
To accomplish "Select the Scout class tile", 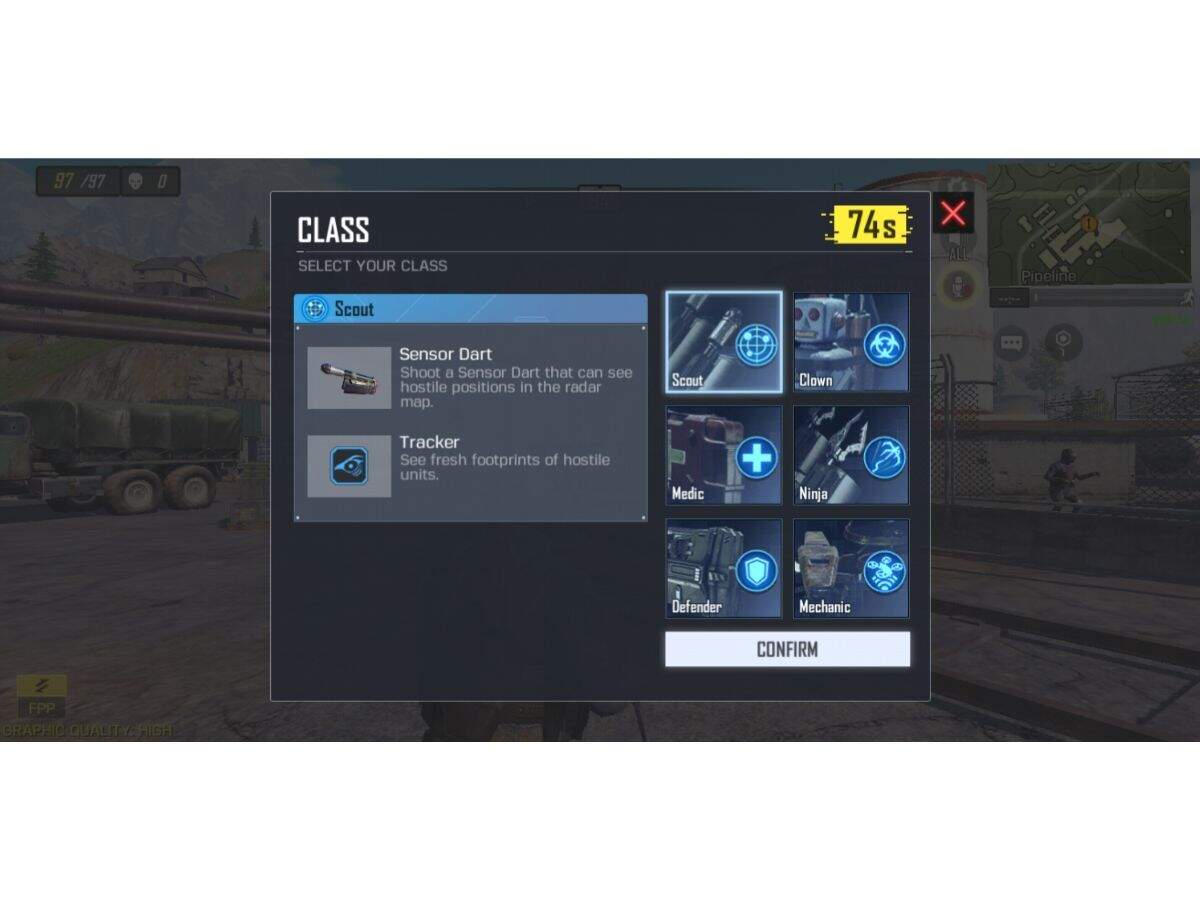I will pyautogui.click(x=724, y=342).
